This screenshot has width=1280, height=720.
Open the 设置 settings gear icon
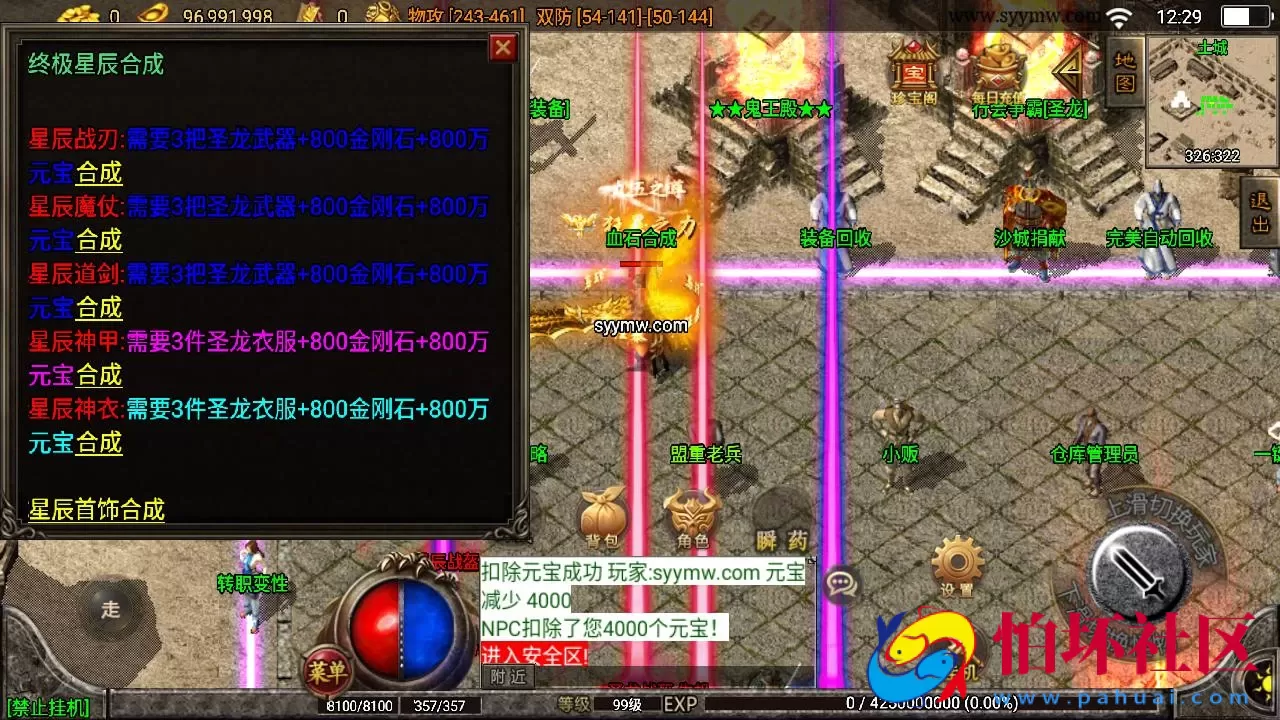957,563
